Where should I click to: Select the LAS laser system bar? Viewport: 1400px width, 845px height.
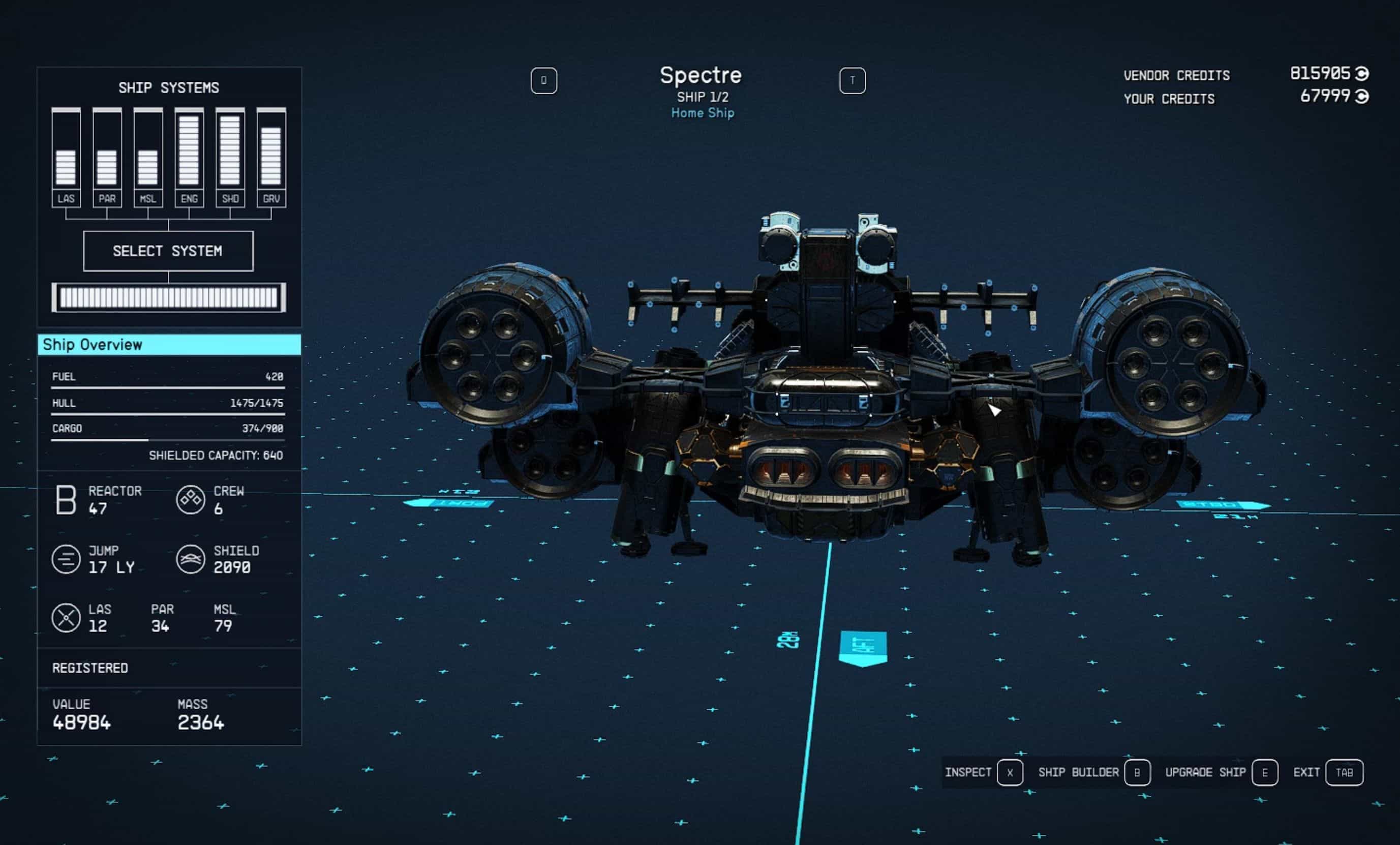66,158
